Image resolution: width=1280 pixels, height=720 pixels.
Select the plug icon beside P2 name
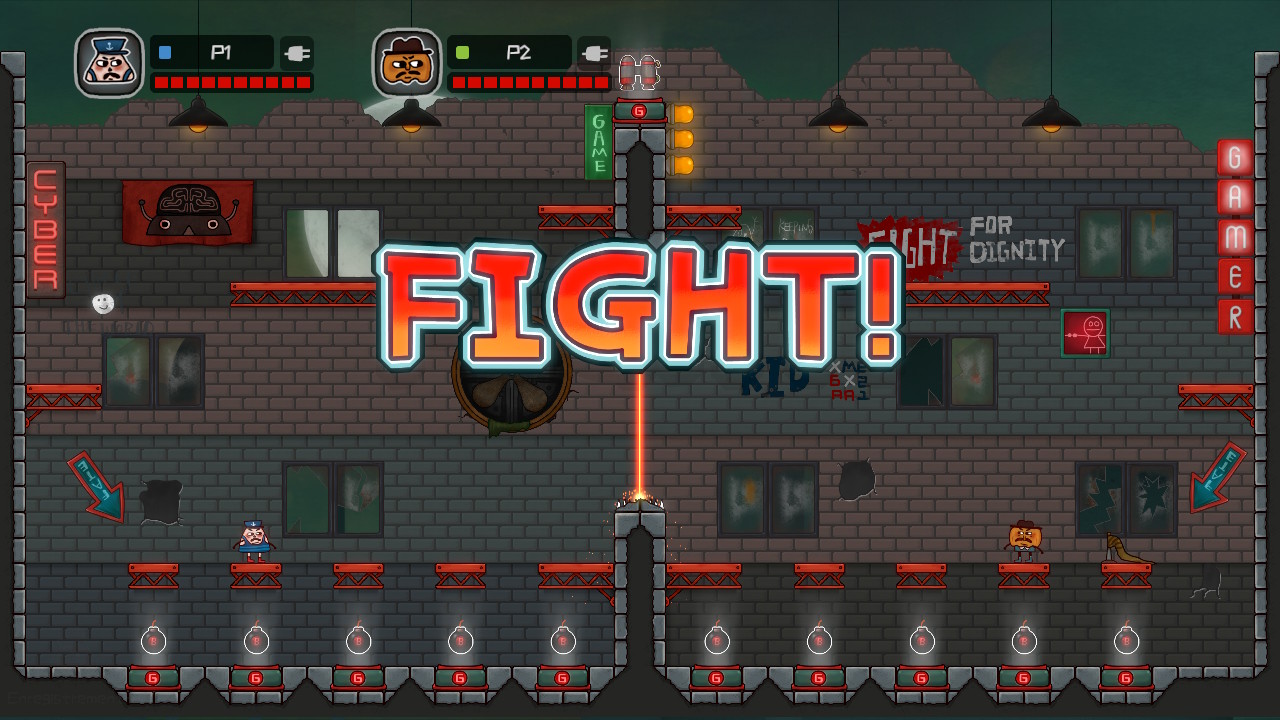(x=594, y=53)
